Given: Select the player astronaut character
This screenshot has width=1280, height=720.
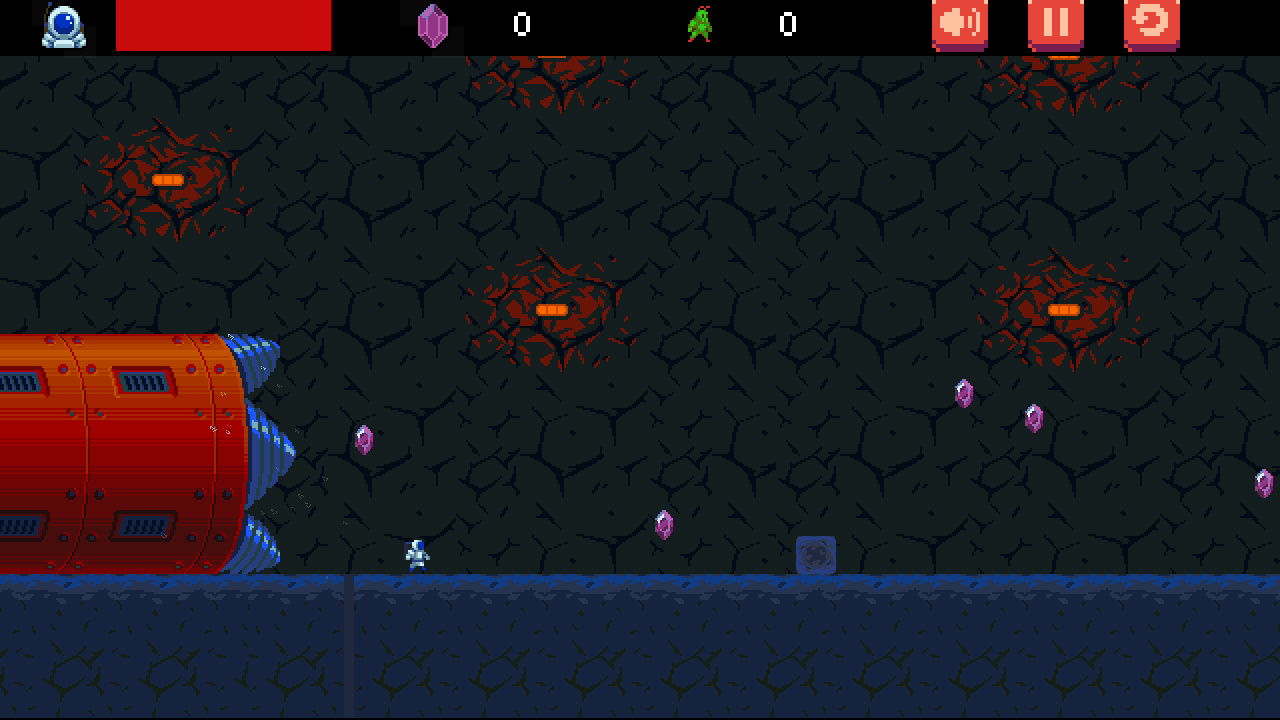Looking at the screenshot, I should (417, 551).
